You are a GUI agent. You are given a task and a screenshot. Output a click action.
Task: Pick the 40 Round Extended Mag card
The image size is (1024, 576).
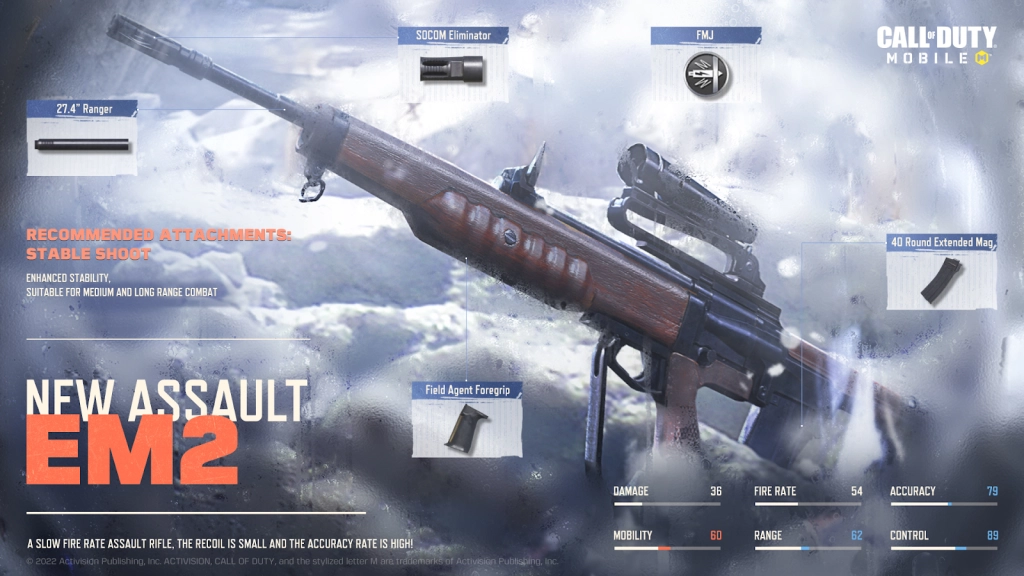(941, 277)
